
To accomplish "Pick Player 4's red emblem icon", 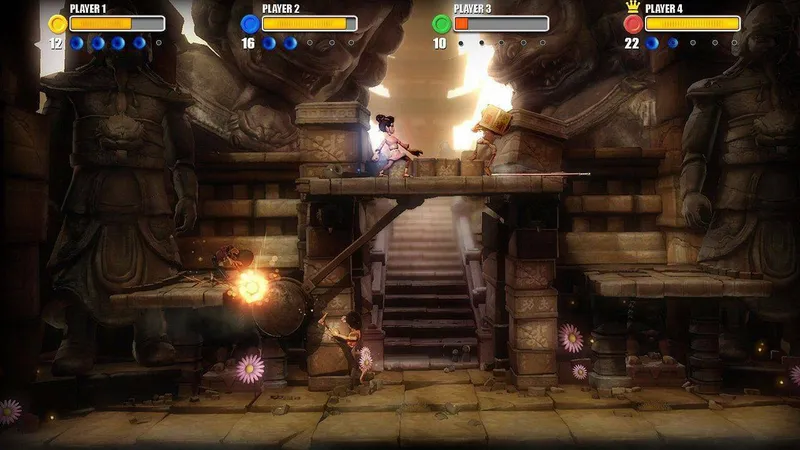I will click(633, 23).
